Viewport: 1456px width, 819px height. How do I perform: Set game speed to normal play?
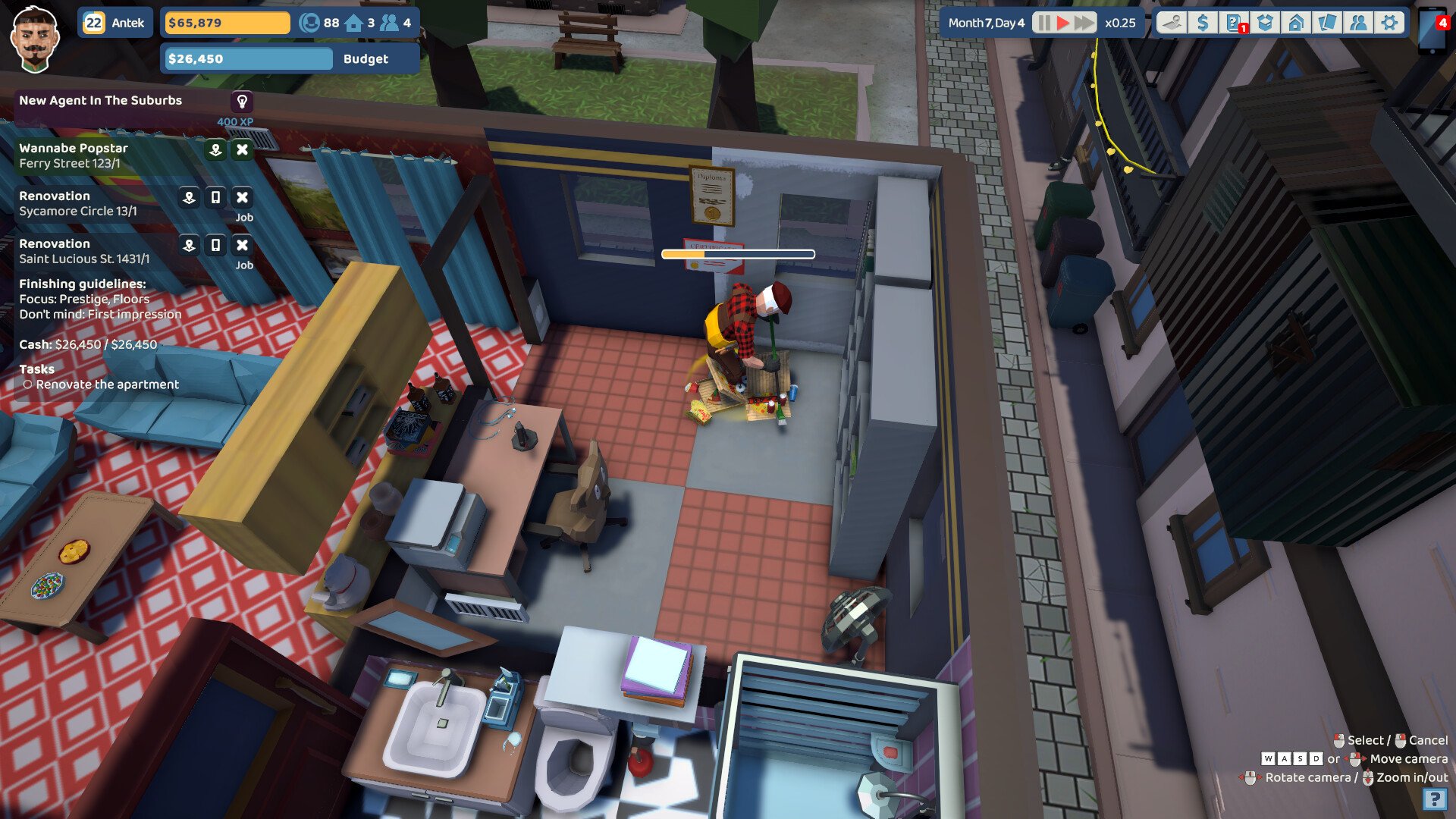[1063, 23]
